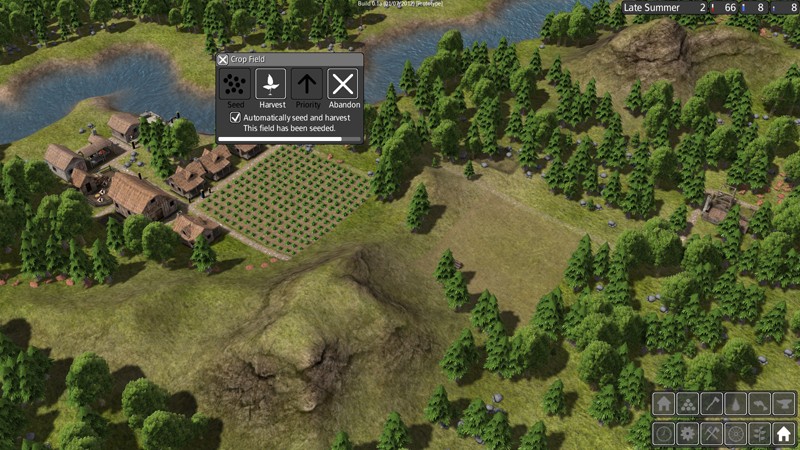This screenshot has height=450, width=800.
Task: Close the Crop Field panel
Action: (223, 60)
